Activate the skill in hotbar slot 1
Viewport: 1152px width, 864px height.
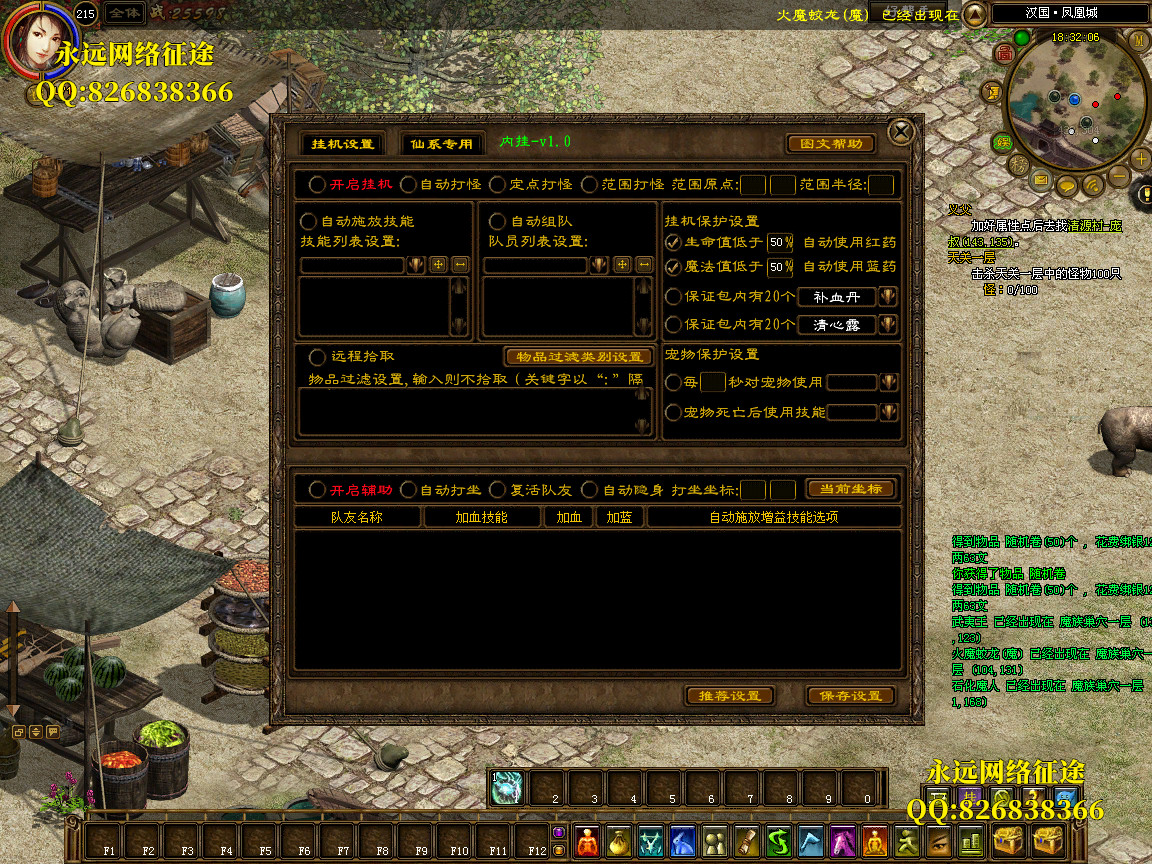(507, 788)
